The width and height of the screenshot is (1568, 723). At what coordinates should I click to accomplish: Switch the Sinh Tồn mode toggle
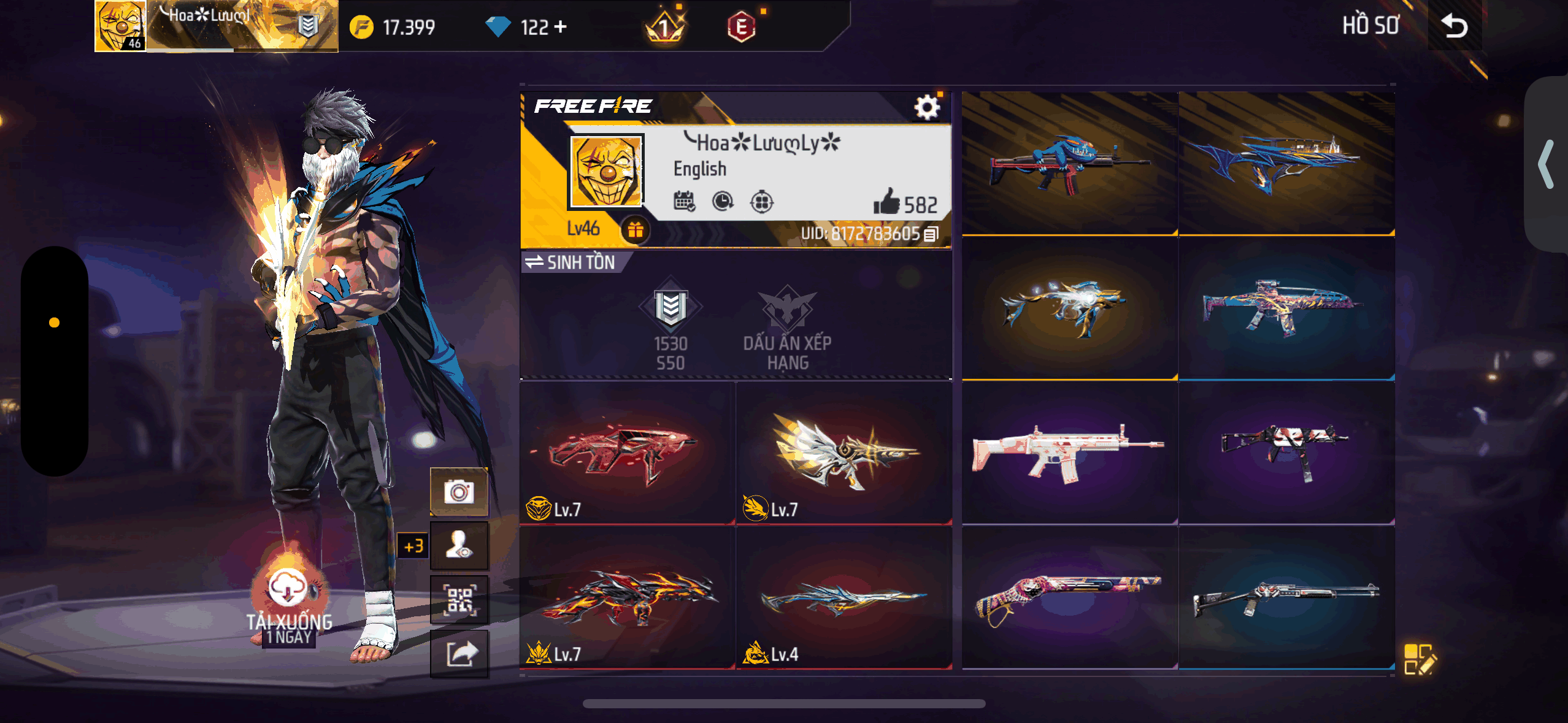click(x=569, y=262)
